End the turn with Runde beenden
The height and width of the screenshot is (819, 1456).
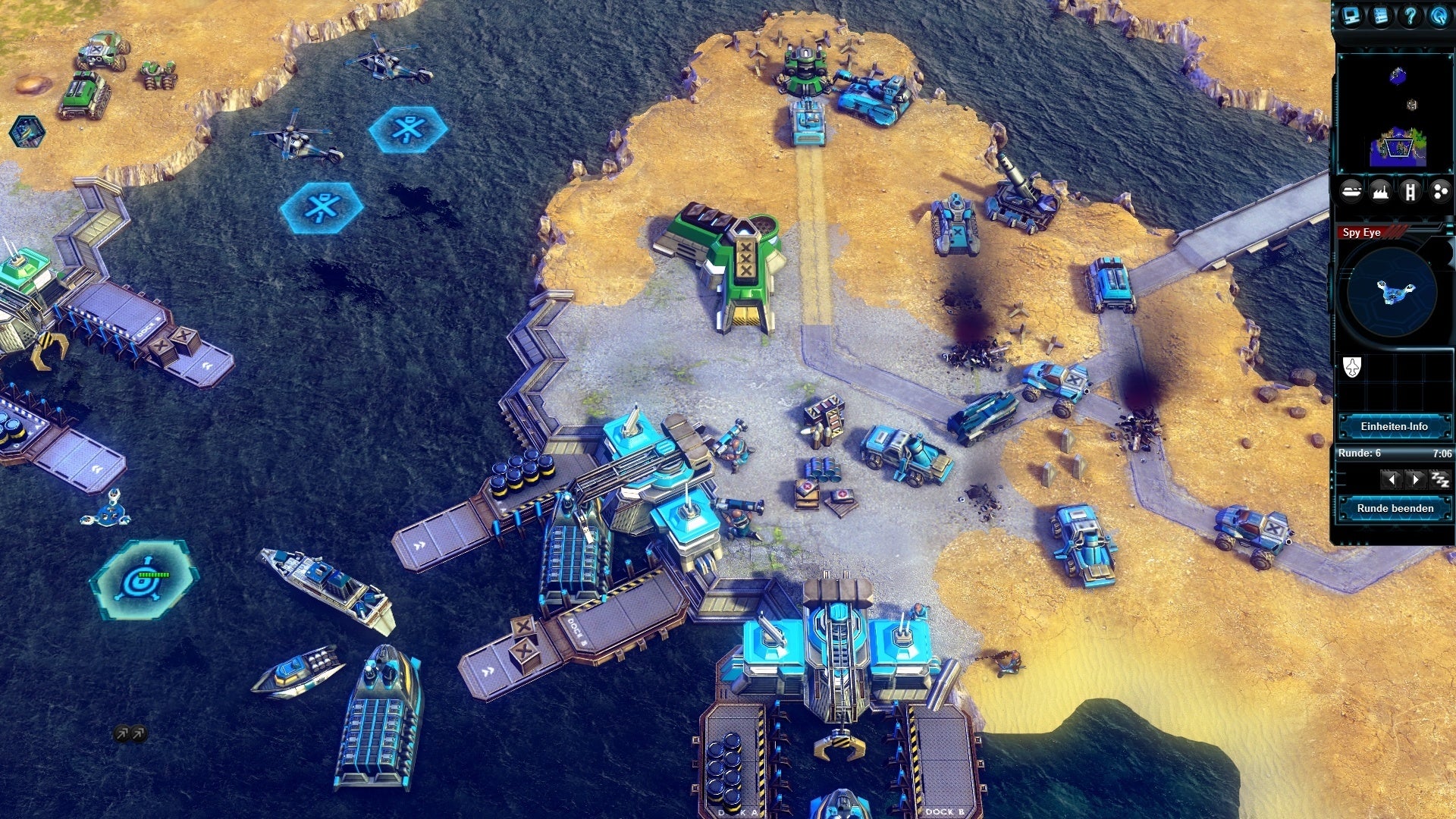point(1394,508)
